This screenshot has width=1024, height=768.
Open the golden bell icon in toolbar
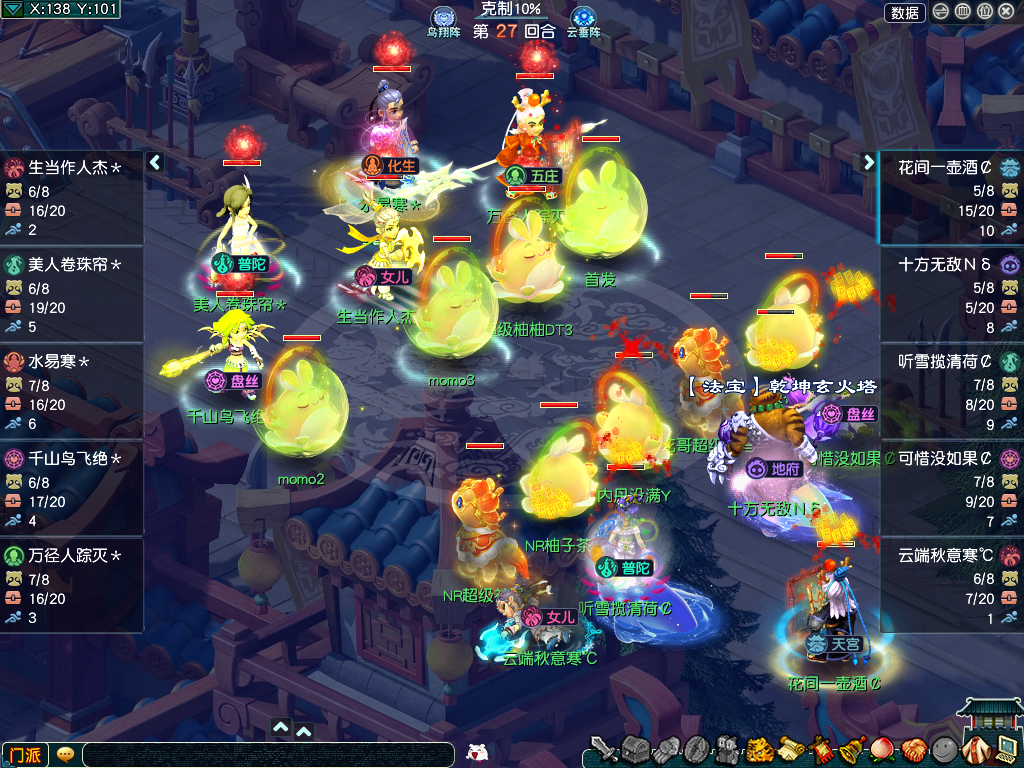pos(853,749)
